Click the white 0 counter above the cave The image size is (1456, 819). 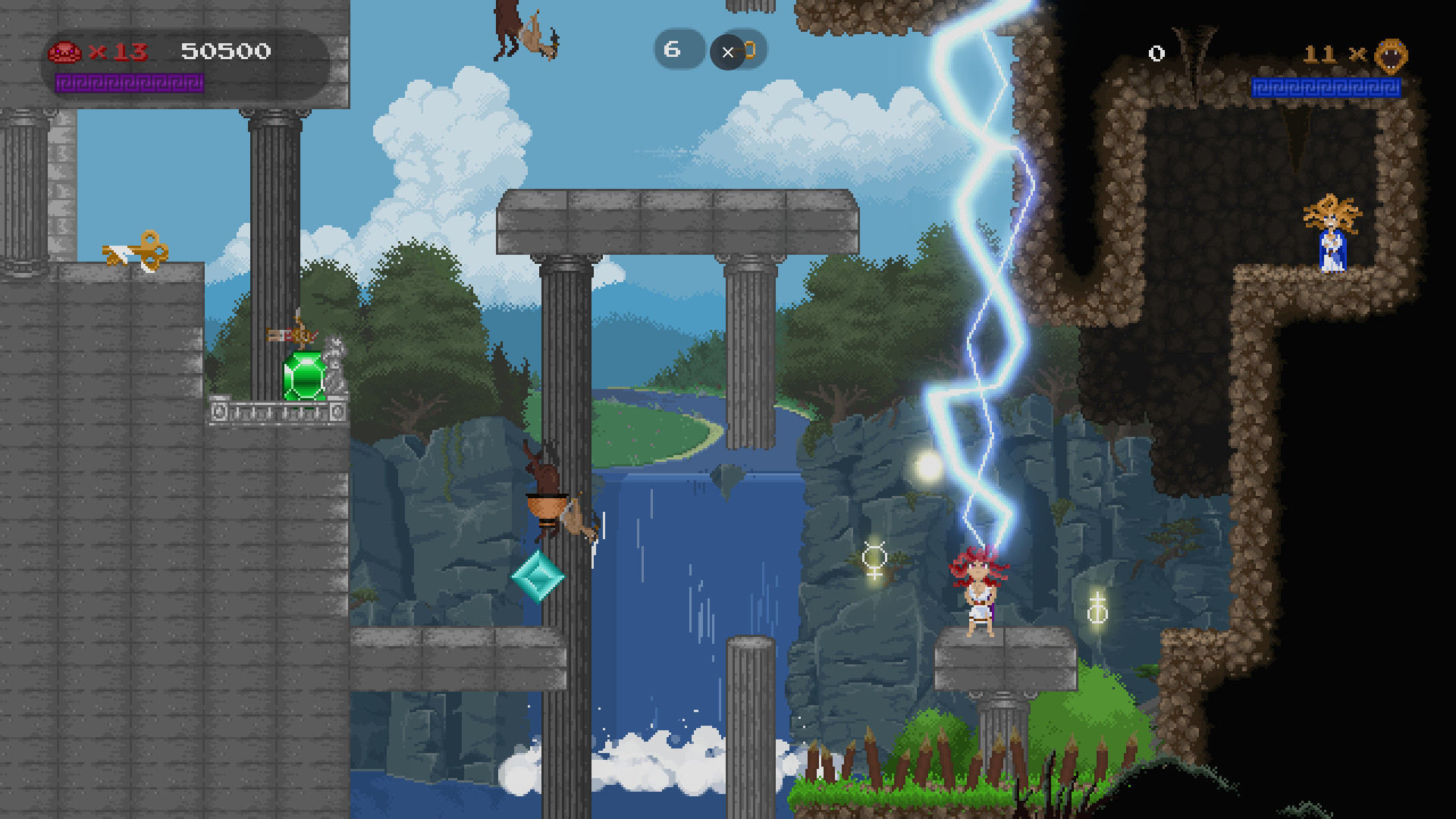tap(1156, 54)
